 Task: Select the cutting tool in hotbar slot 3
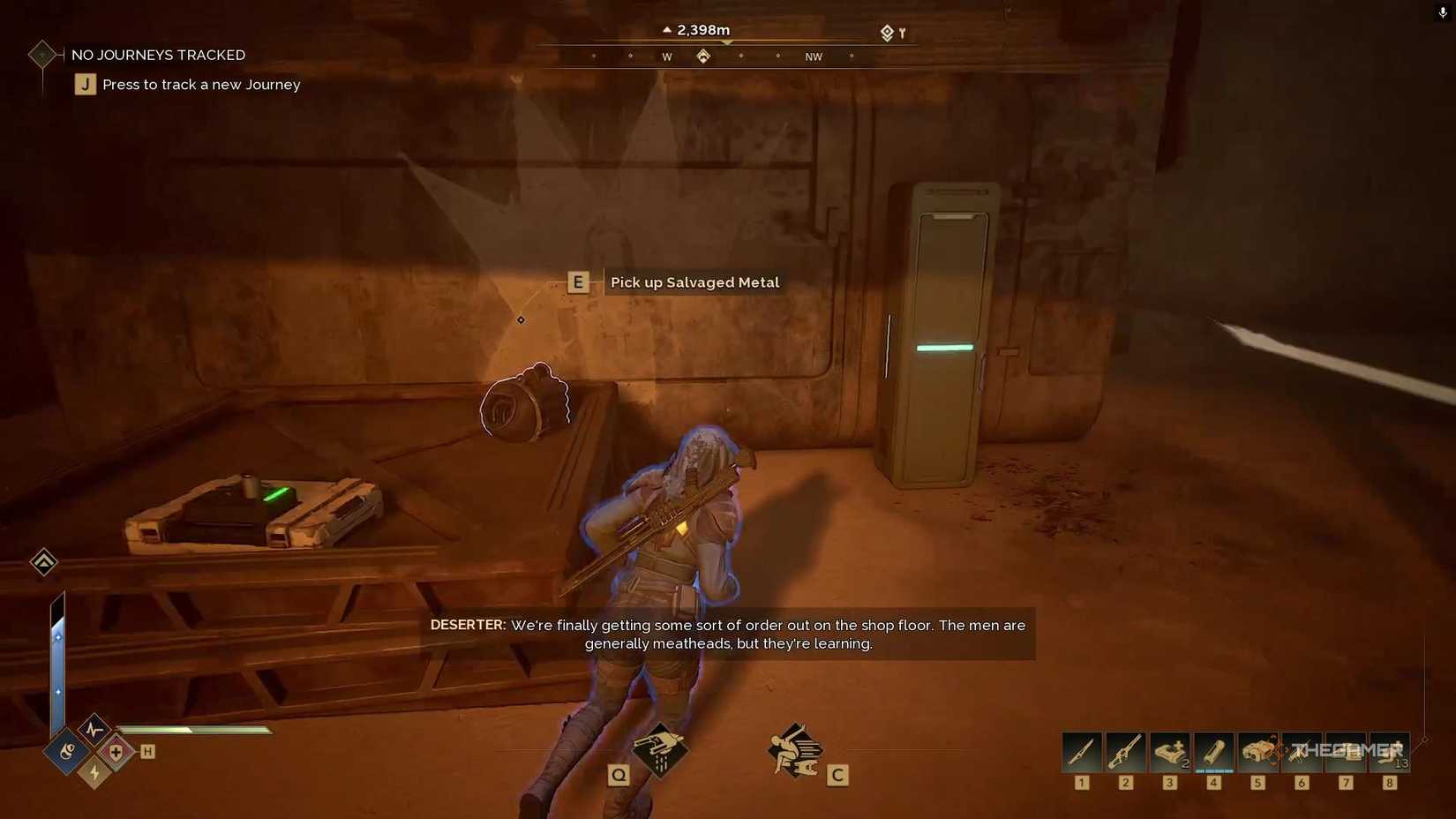pos(1169,751)
